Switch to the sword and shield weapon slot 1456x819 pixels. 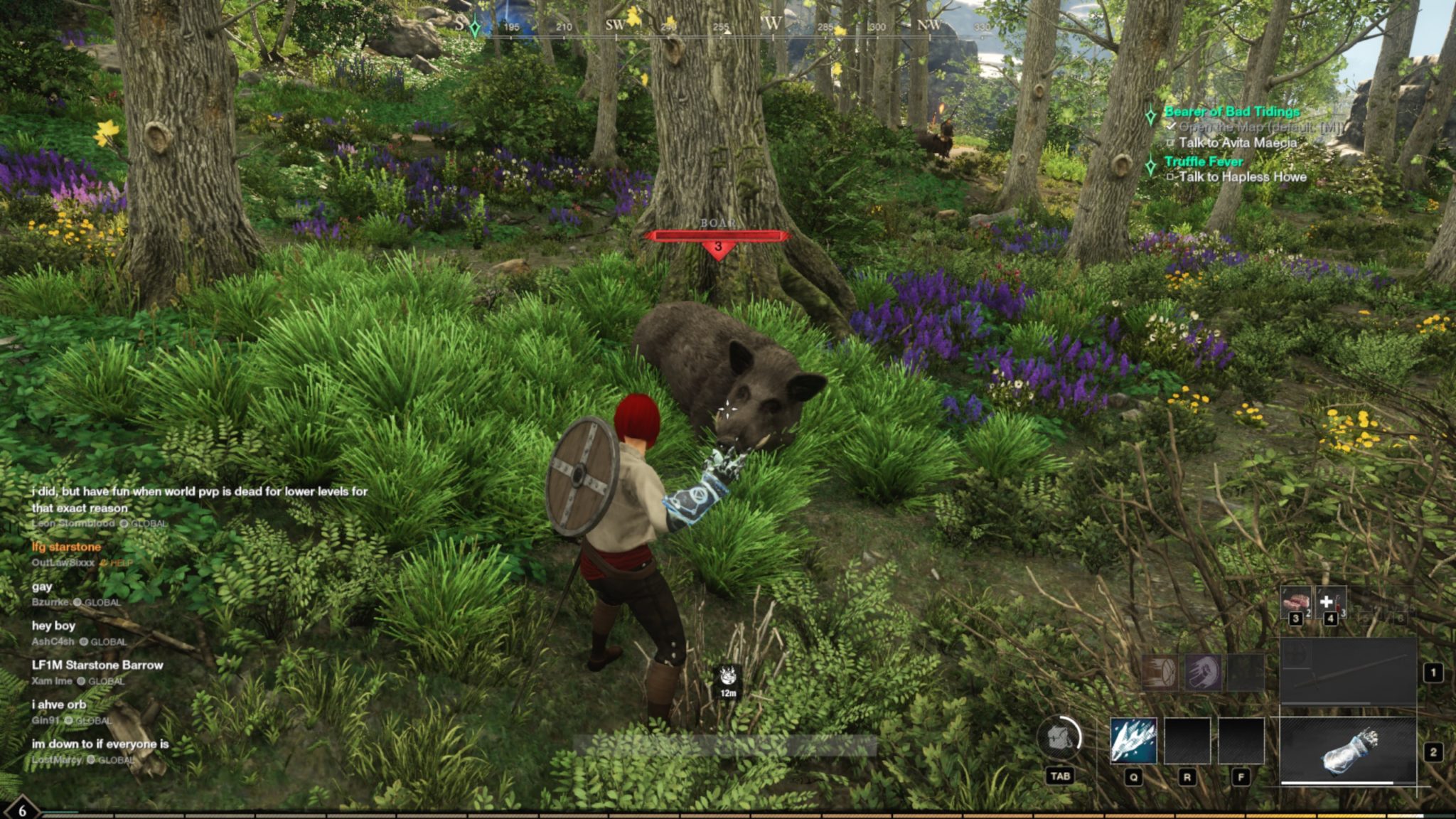(1348, 671)
